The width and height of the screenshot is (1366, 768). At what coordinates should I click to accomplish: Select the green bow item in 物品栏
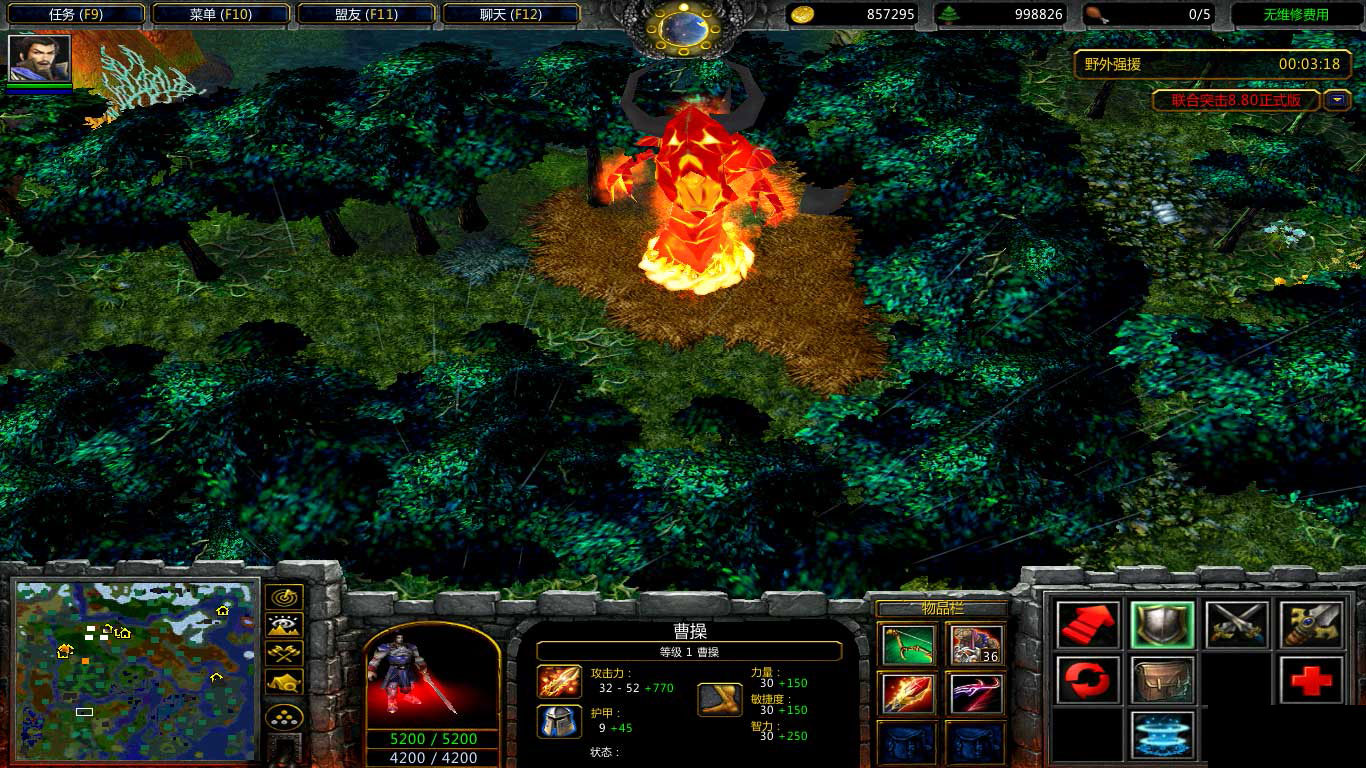[x=907, y=645]
